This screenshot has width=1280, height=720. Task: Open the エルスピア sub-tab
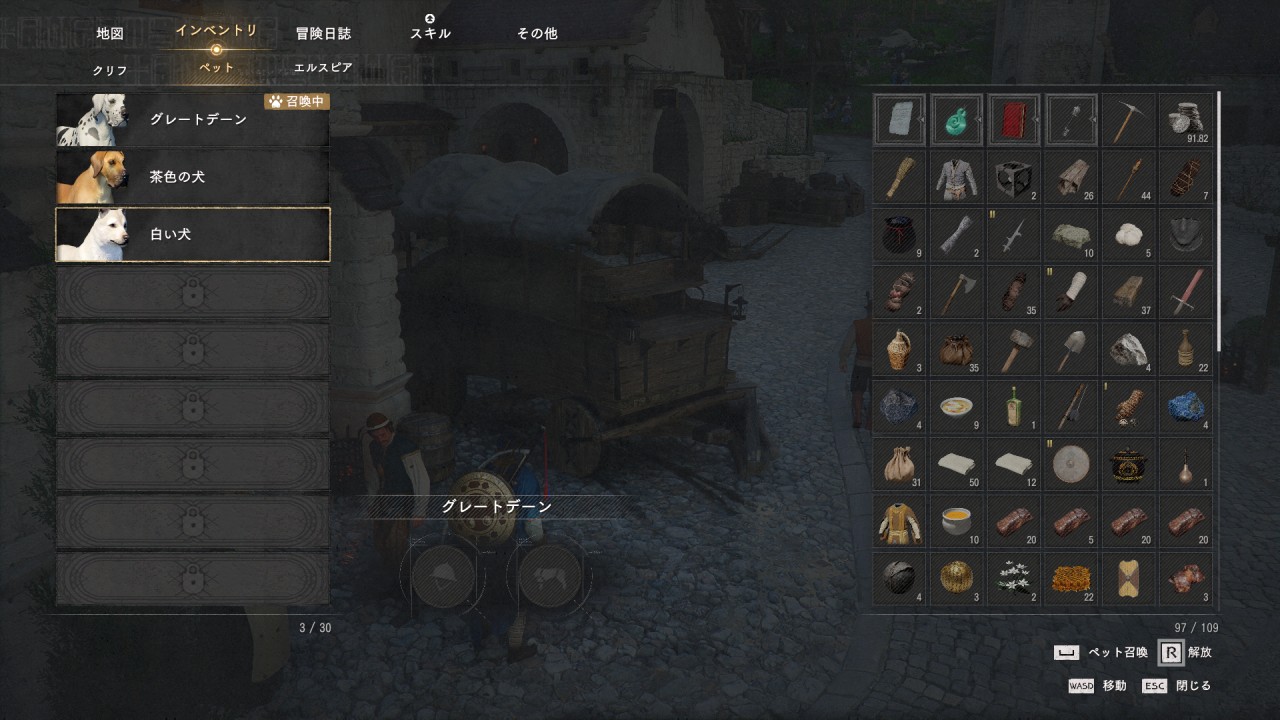[x=323, y=68]
